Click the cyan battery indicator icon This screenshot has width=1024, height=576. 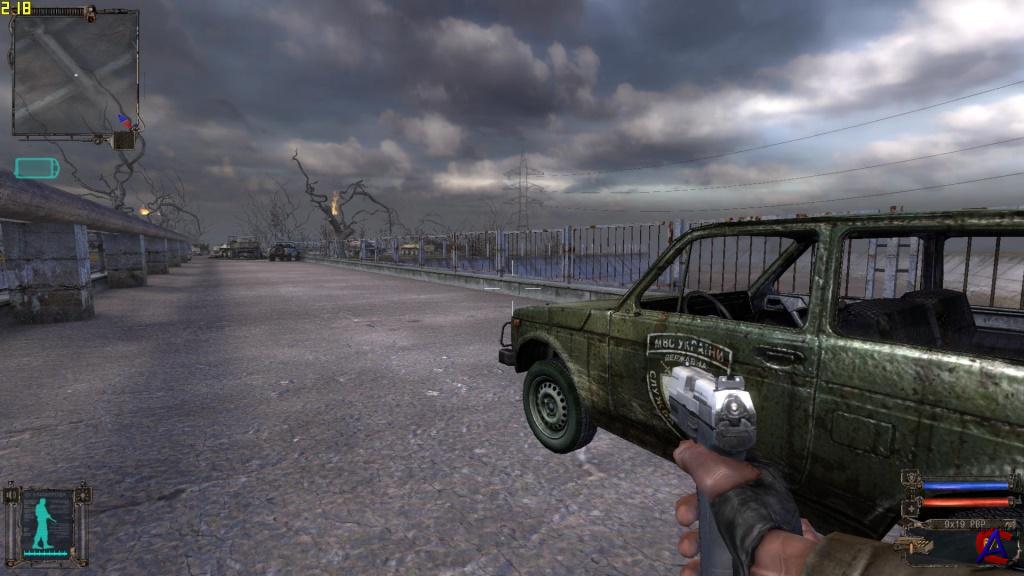36,168
